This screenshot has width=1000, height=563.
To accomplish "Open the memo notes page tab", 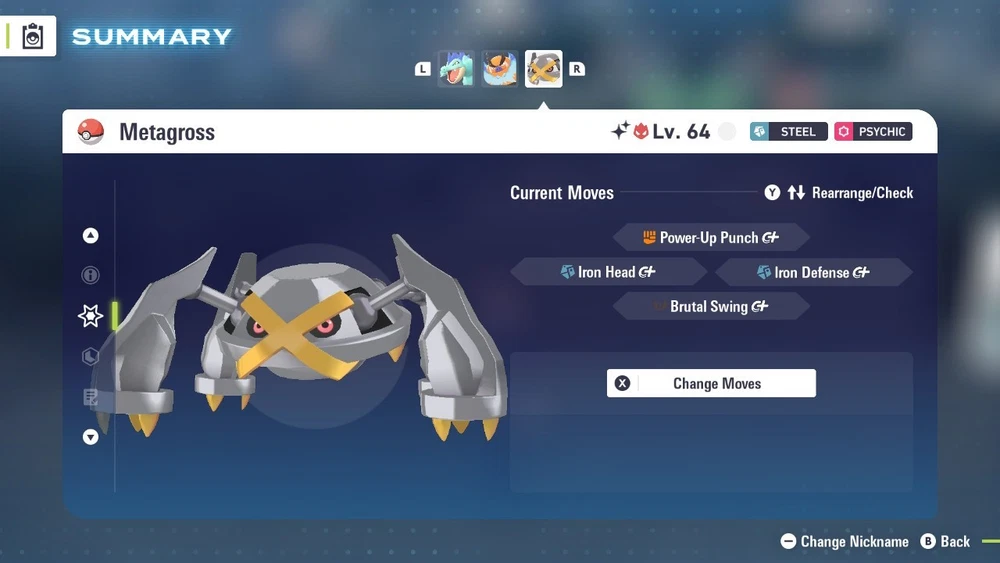I will pyautogui.click(x=91, y=397).
